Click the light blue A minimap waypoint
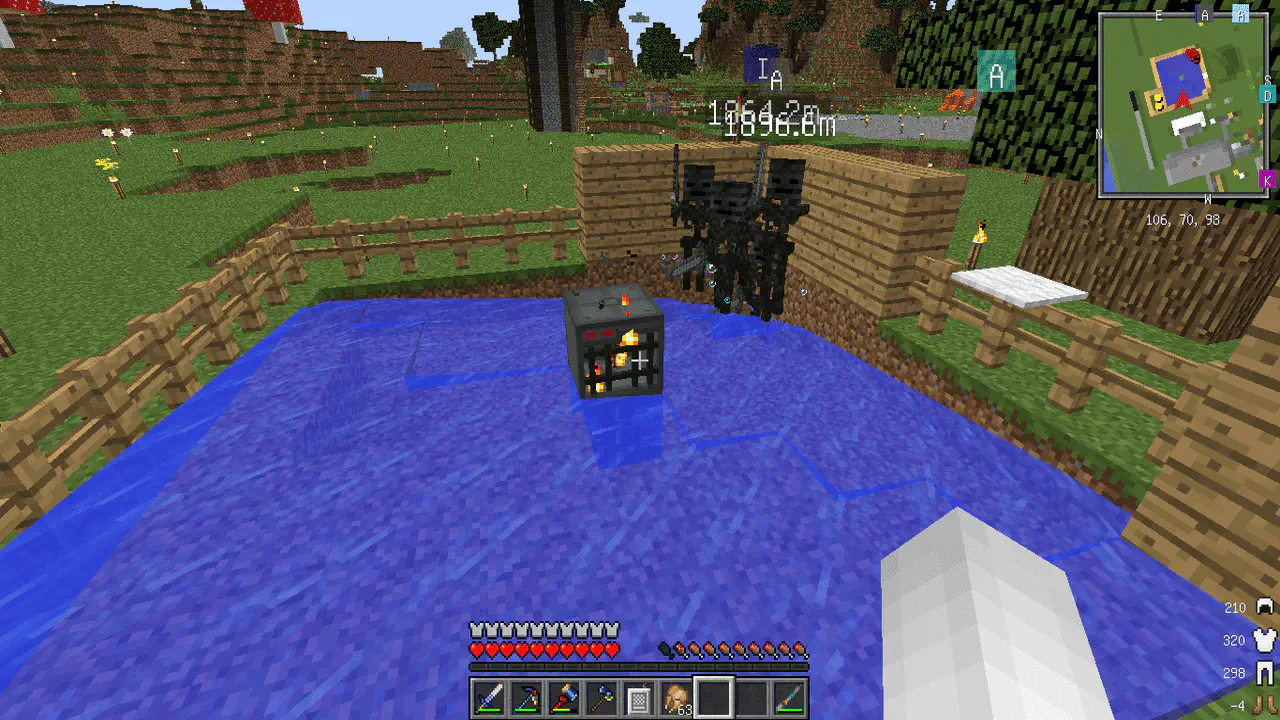 pyautogui.click(x=1240, y=14)
